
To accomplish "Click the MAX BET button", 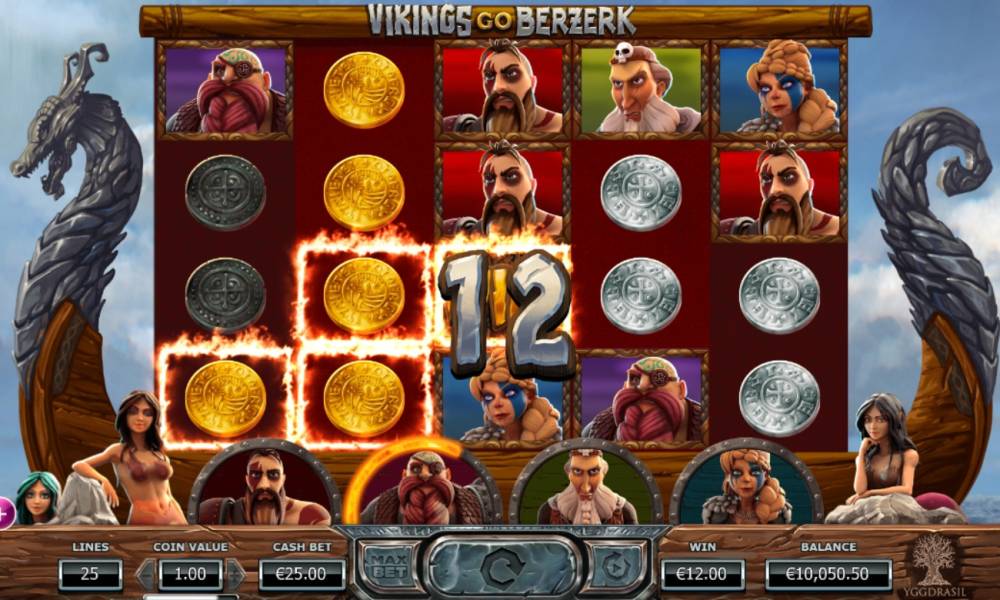I will pos(387,567).
